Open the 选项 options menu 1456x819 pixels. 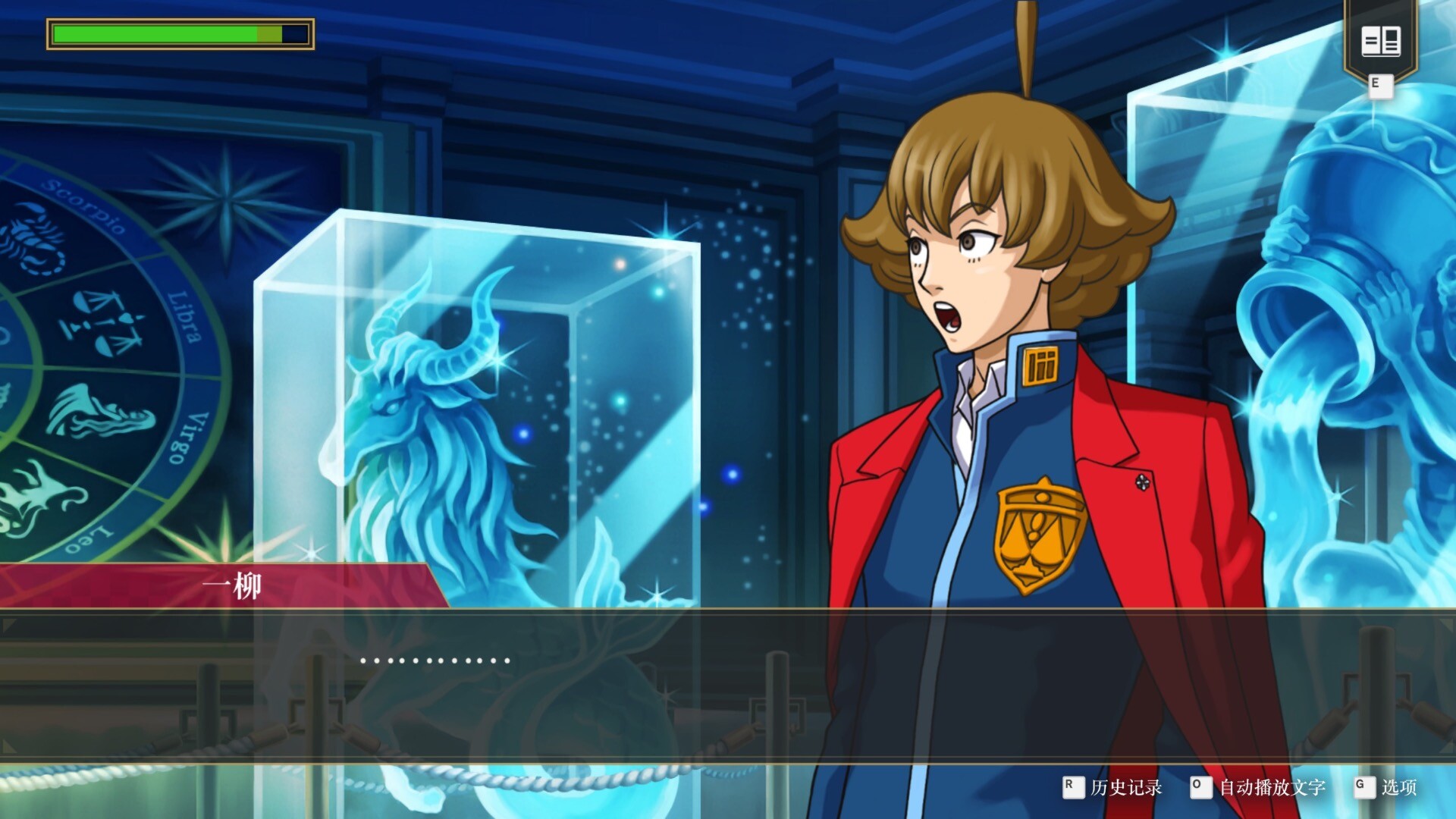(1398, 788)
